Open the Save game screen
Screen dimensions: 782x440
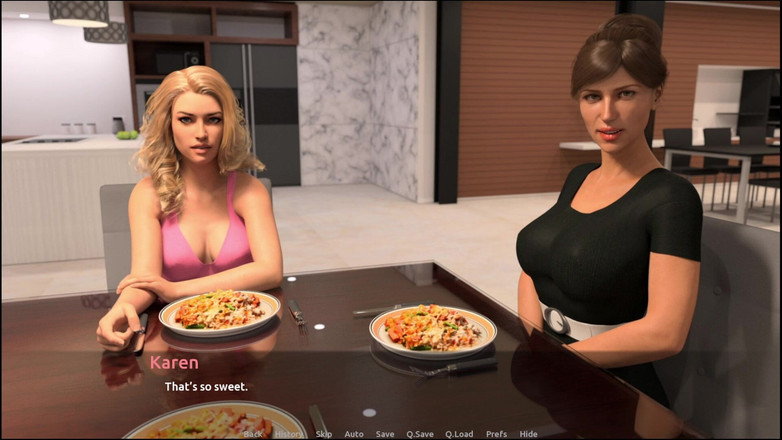tap(385, 434)
